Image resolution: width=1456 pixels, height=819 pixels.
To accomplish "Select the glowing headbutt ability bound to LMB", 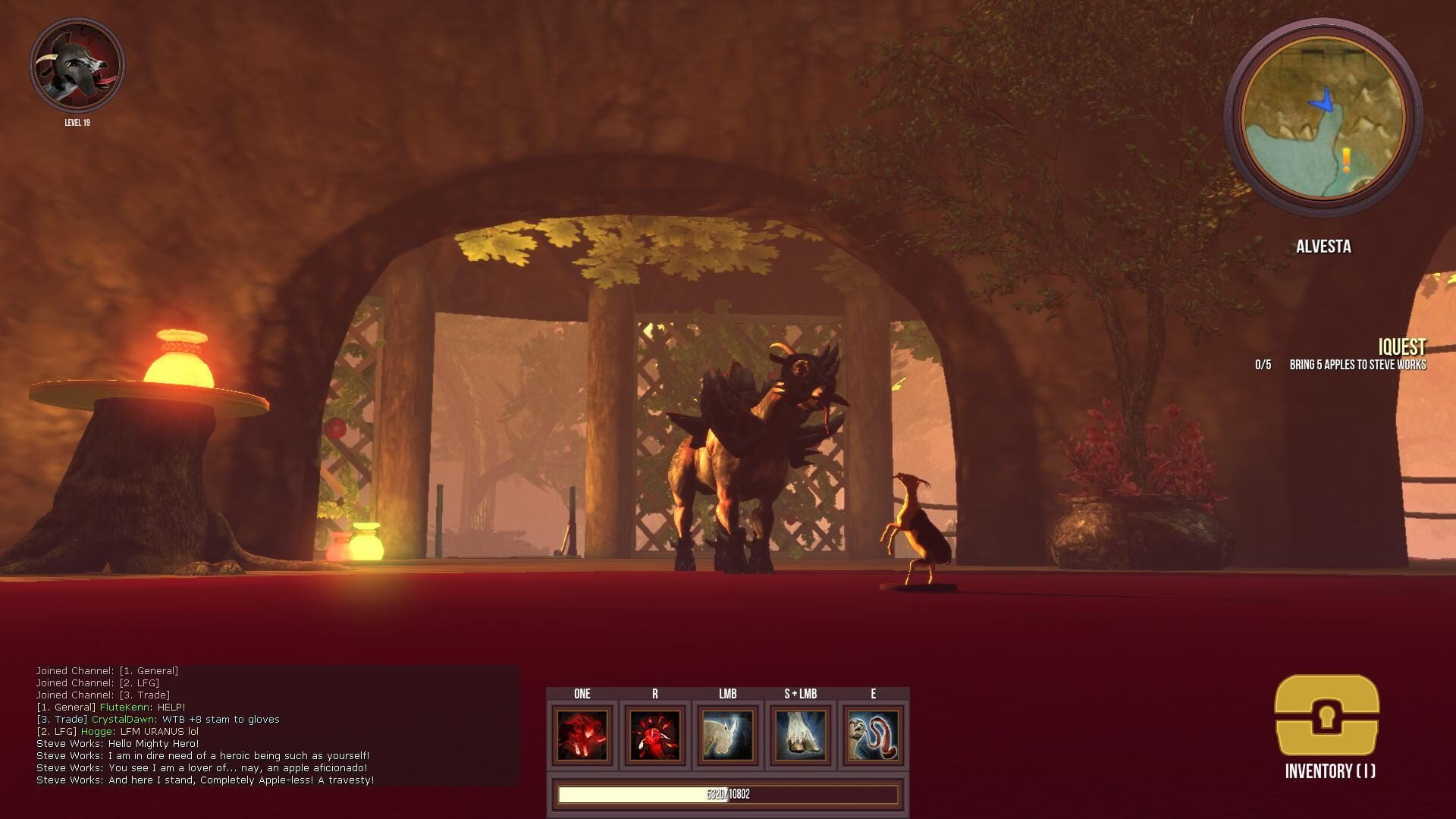I will 729,735.
